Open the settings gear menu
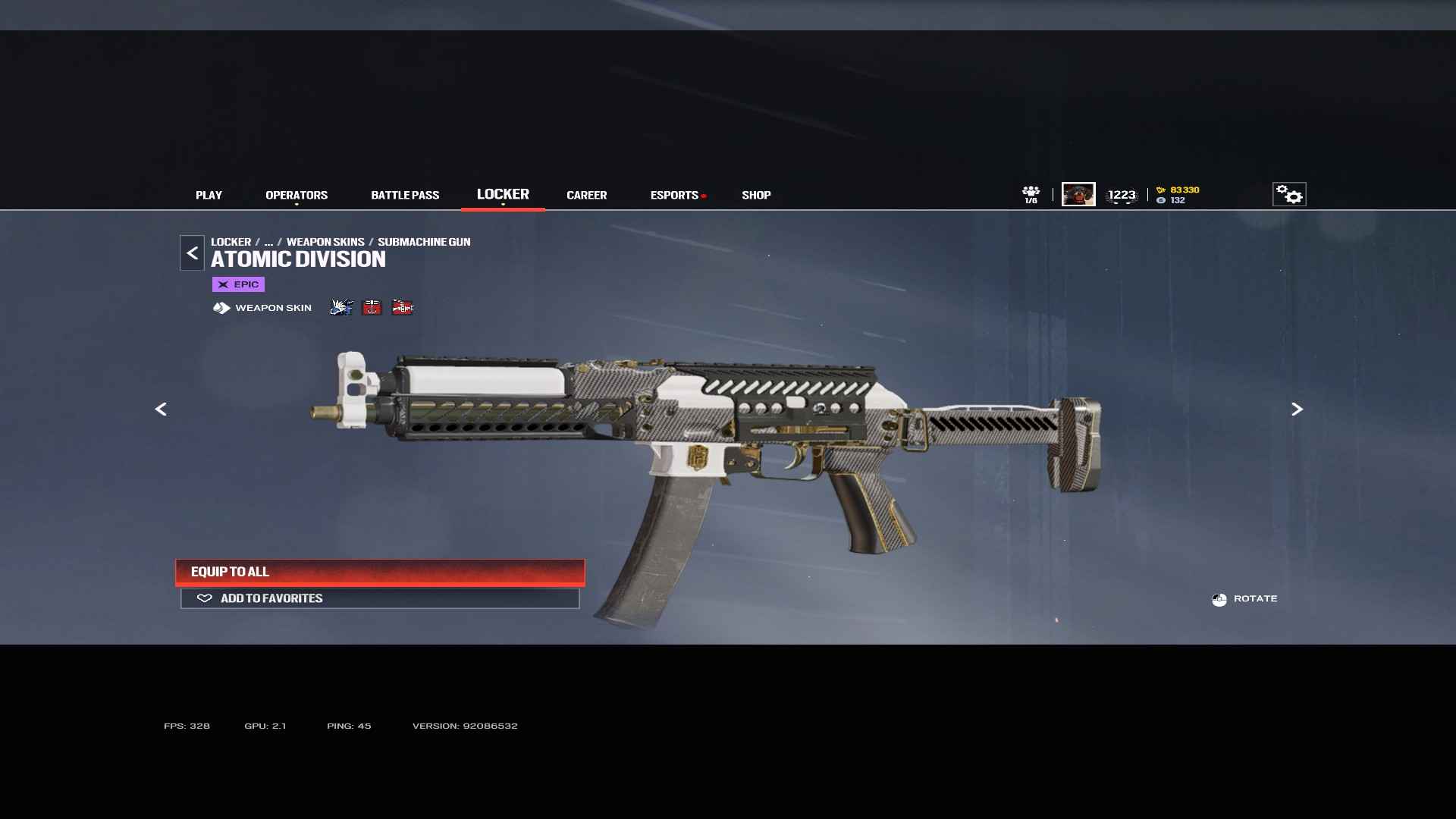 [x=1288, y=194]
